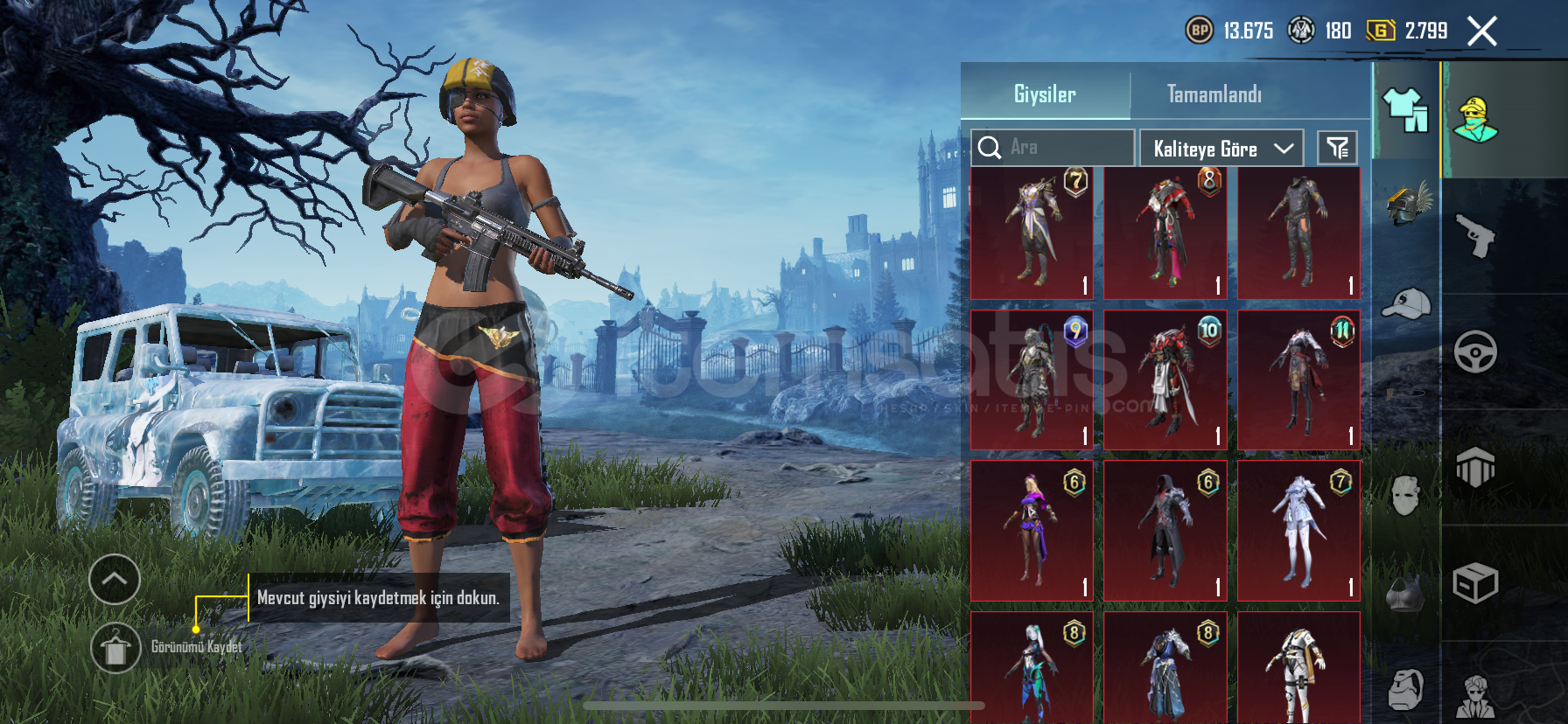Pick the level 10 red armored outfit

pos(1165,380)
